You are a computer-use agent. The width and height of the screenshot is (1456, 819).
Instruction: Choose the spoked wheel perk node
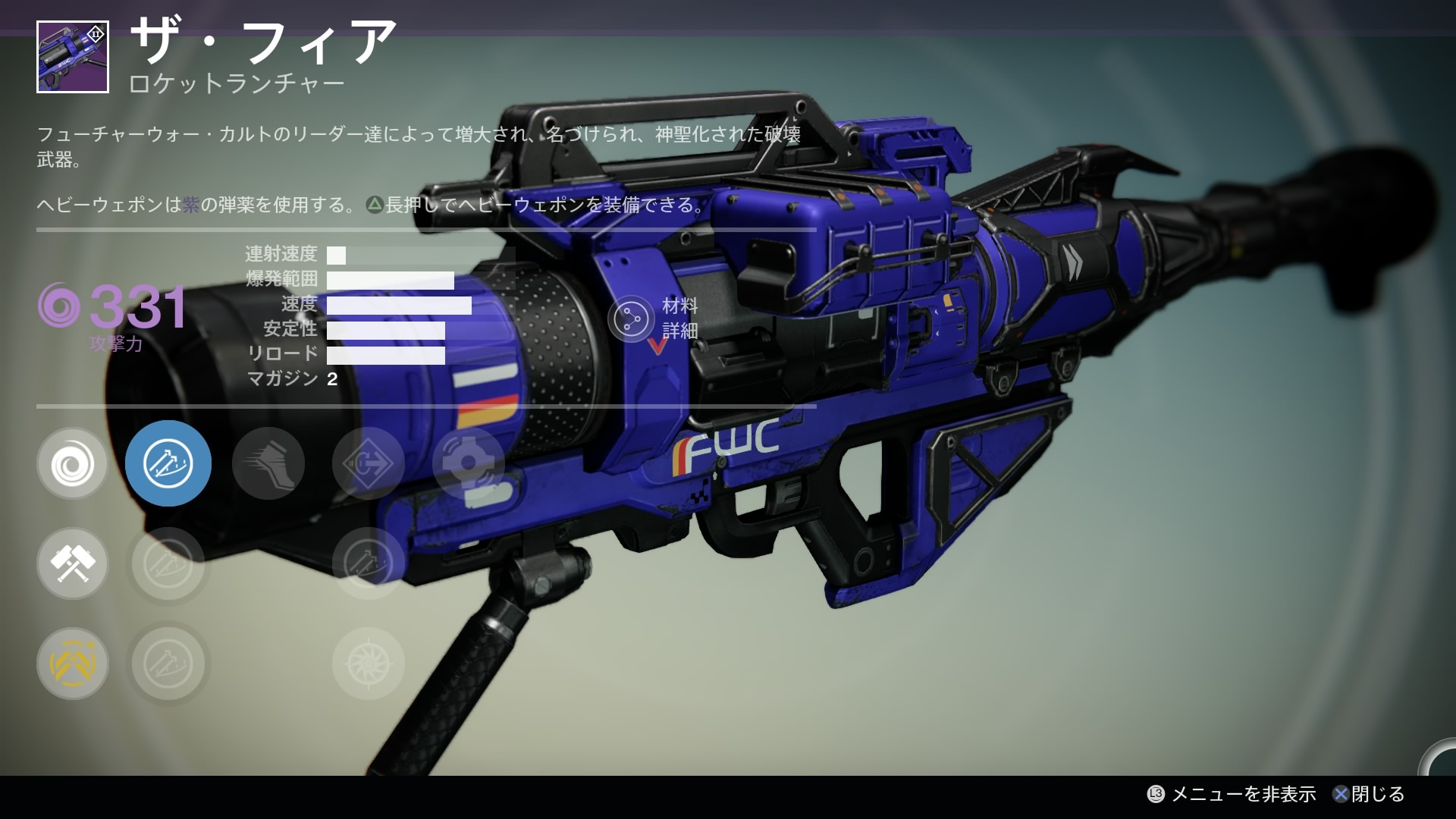point(369,664)
